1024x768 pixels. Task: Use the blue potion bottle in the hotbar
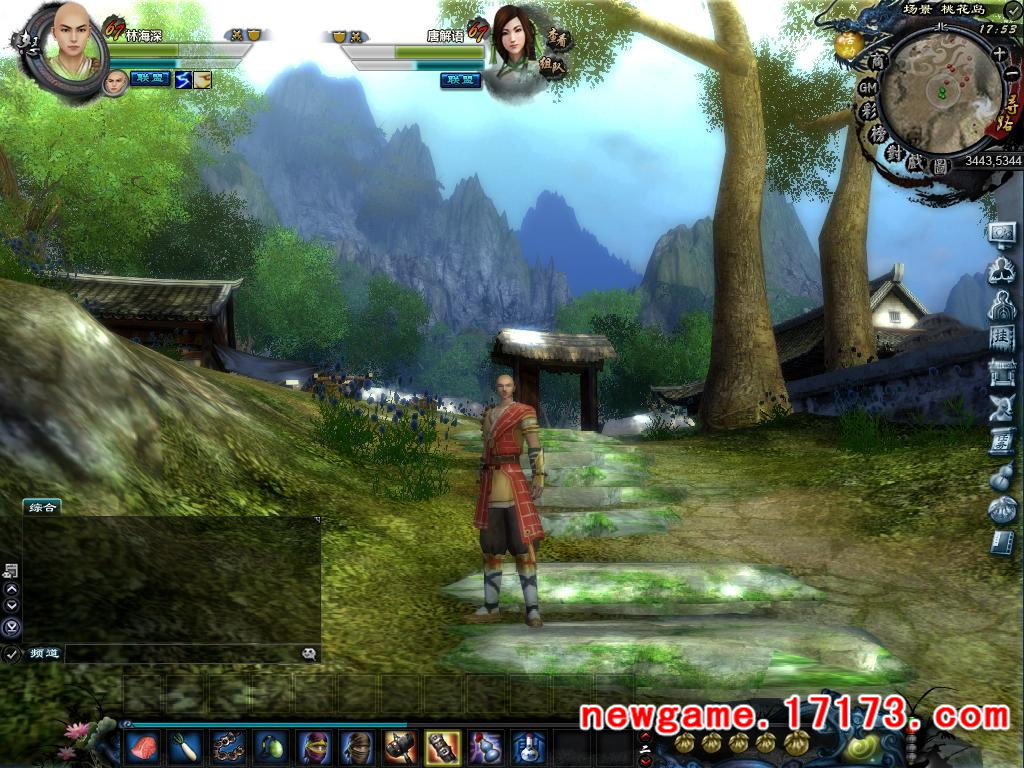(x=528, y=746)
